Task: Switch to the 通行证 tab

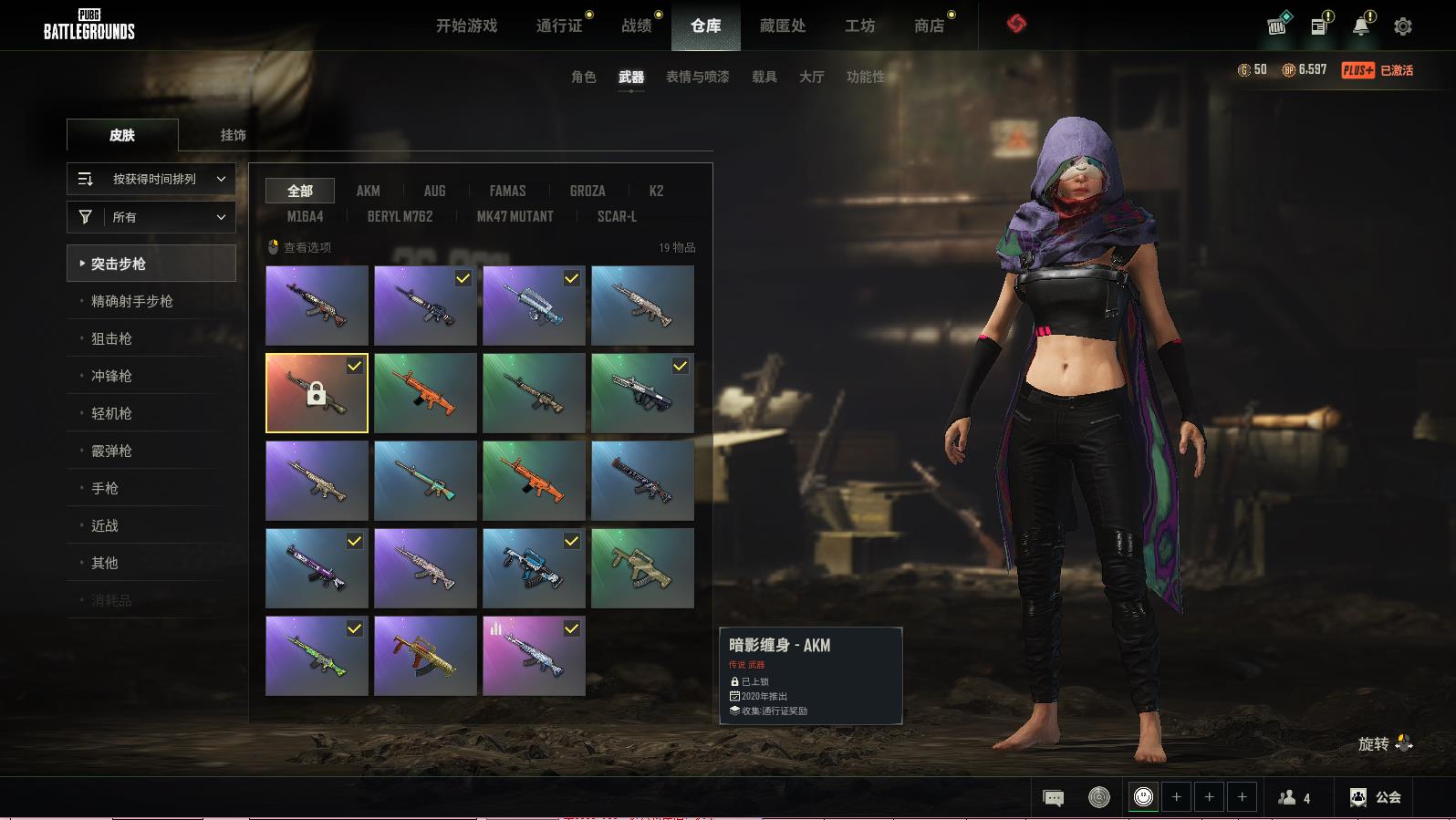Action: coord(559,26)
